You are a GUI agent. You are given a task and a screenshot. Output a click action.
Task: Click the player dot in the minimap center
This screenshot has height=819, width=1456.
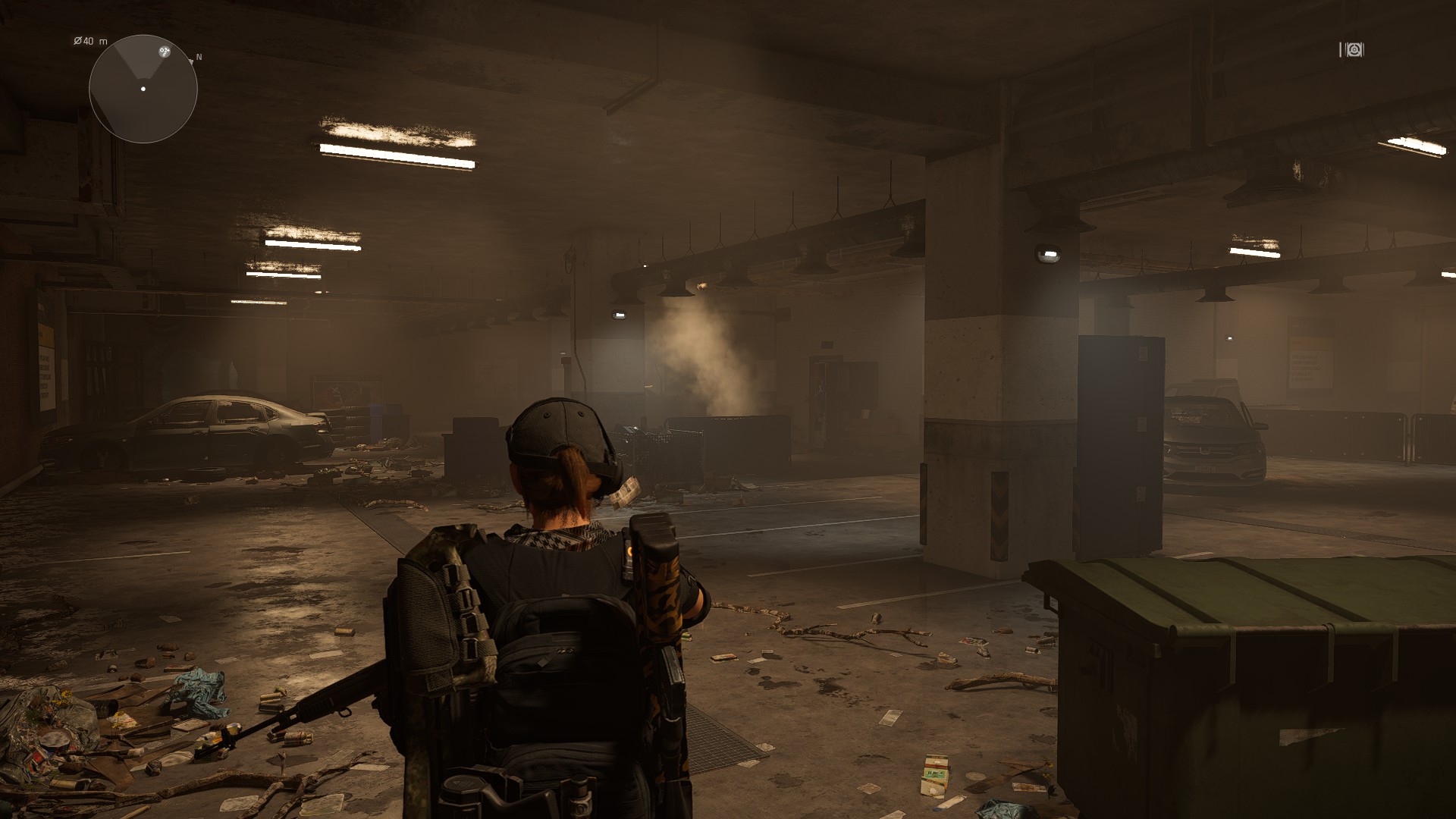pos(143,89)
